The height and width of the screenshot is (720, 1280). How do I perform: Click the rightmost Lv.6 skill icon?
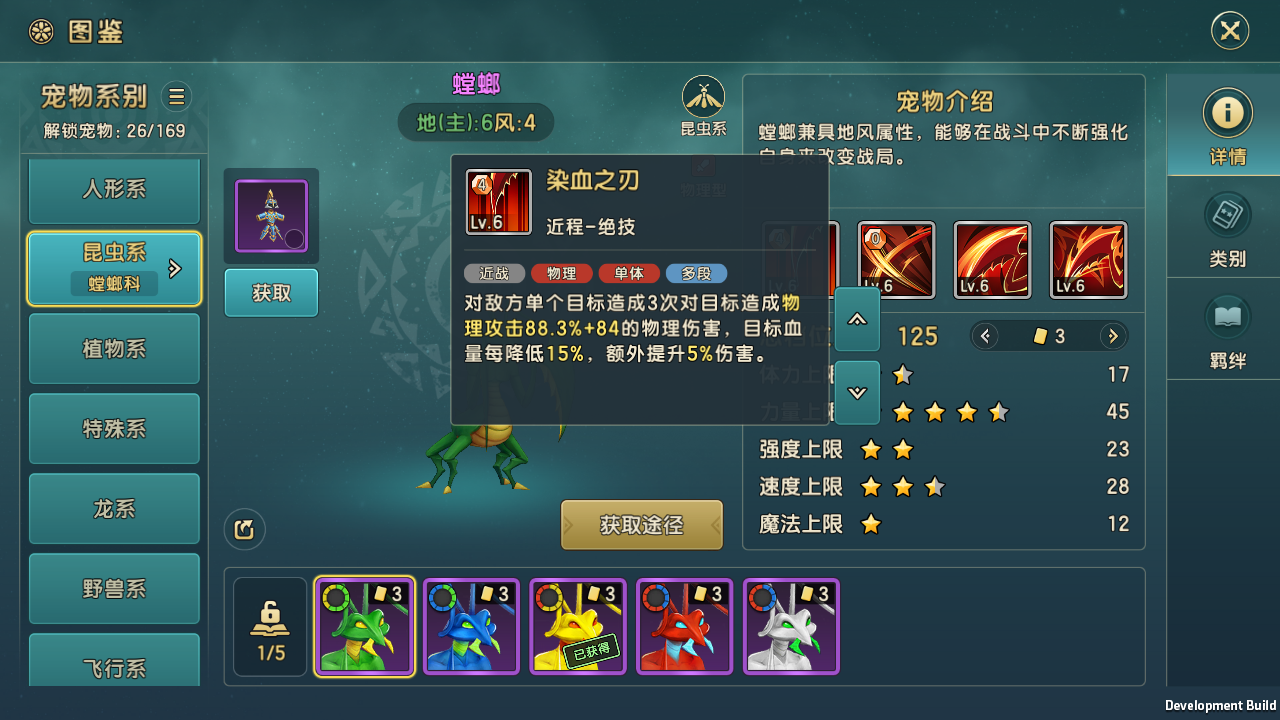(x=1088, y=259)
